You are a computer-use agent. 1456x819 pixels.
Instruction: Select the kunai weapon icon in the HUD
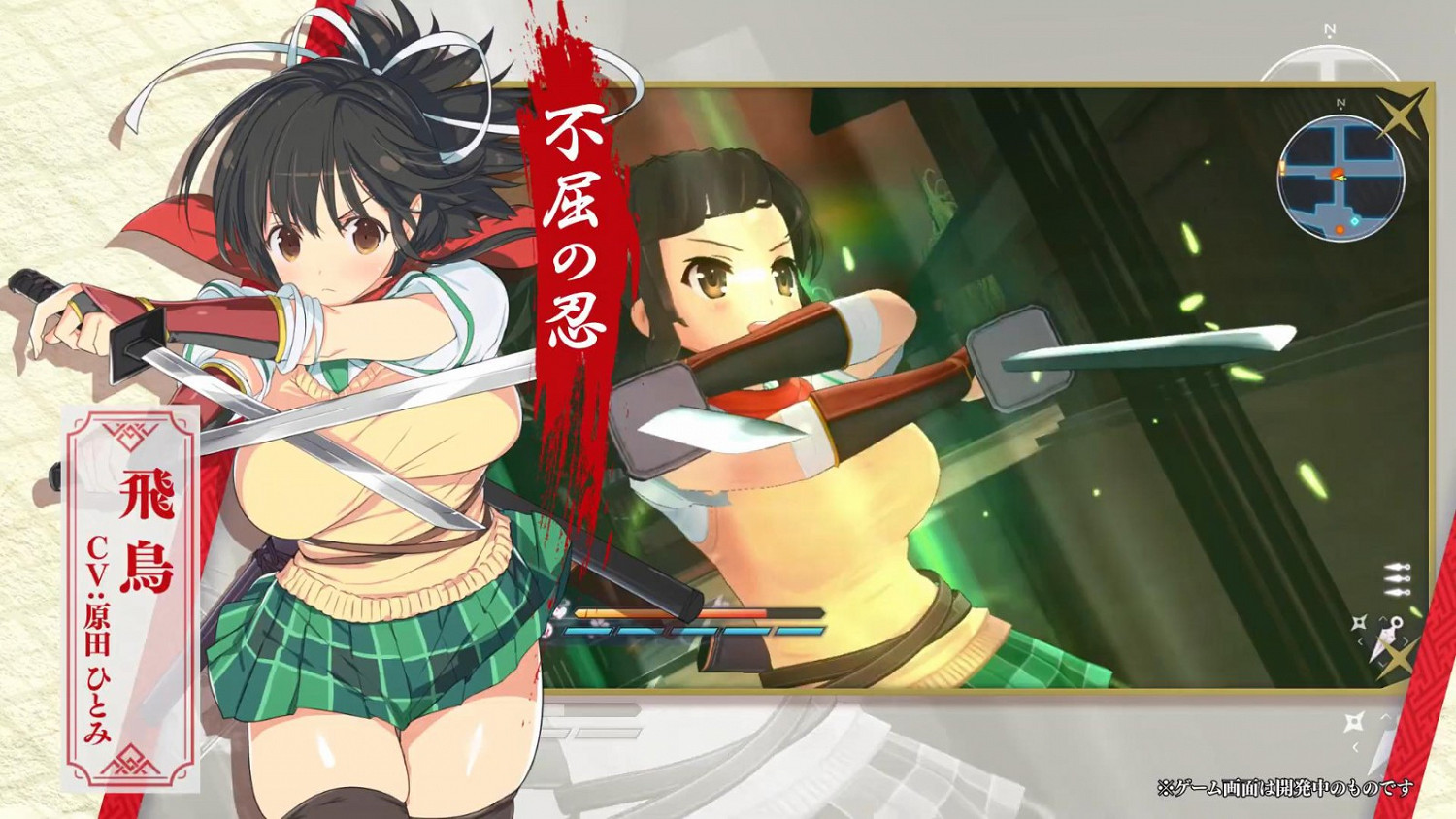click(1388, 634)
